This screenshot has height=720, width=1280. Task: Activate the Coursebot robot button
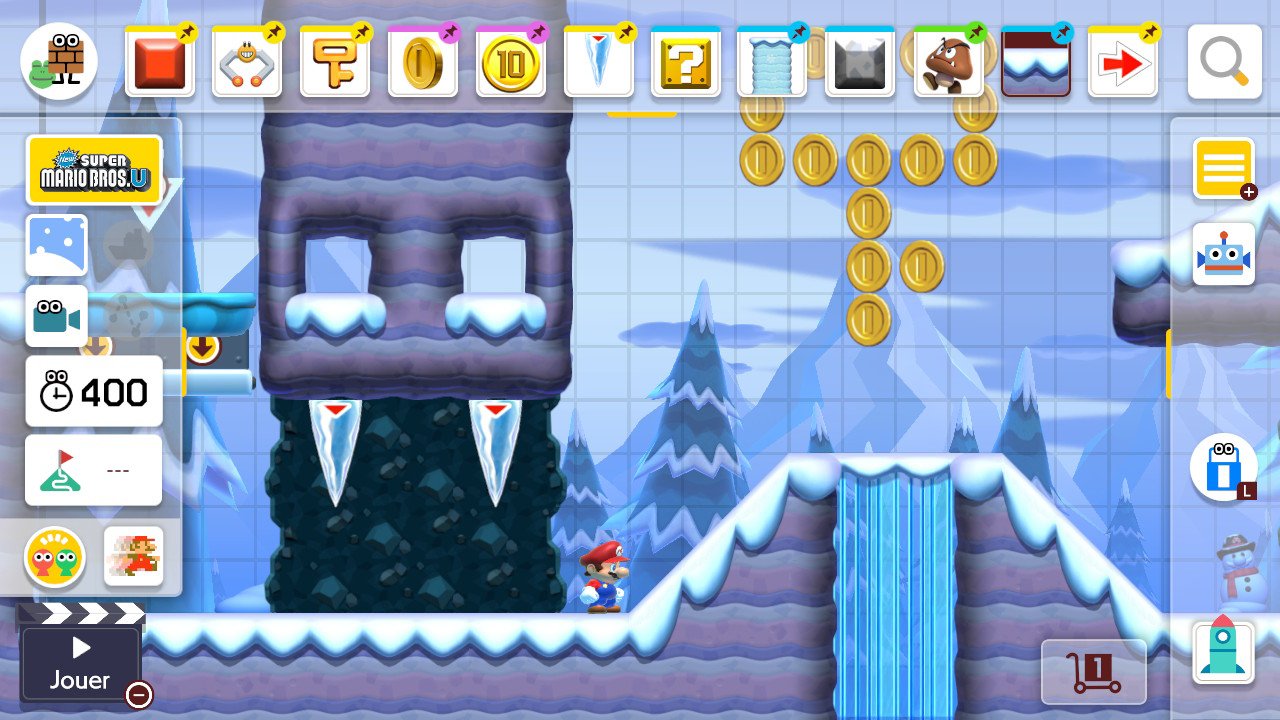tap(1223, 254)
